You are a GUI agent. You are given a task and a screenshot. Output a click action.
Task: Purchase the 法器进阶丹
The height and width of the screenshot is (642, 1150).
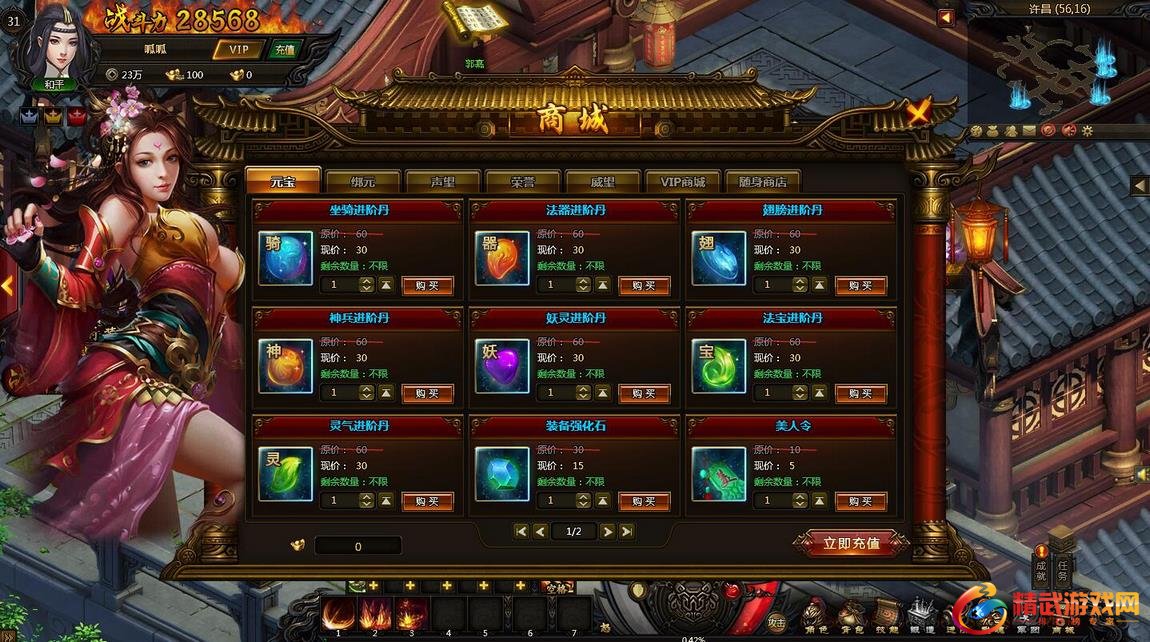(x=644, y=285)
